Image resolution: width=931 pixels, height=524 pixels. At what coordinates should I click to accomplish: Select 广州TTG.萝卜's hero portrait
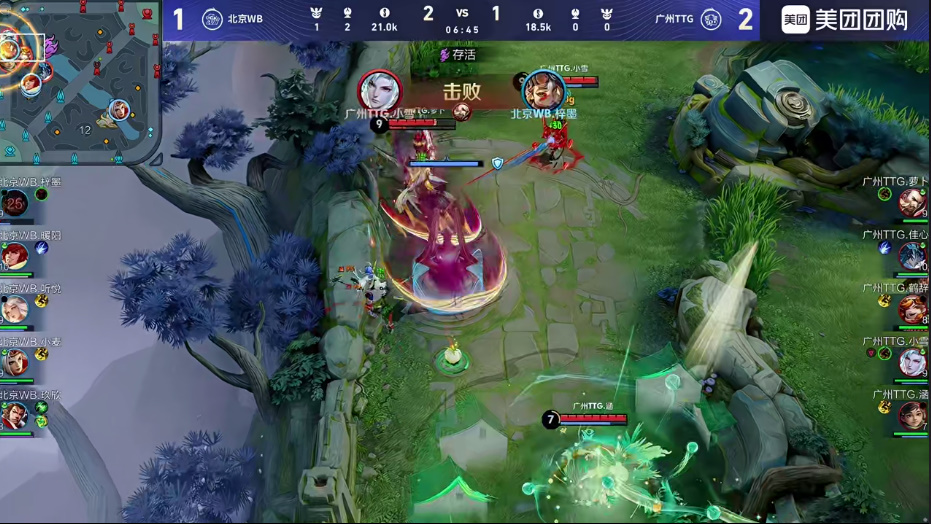(x=912, y=203)
